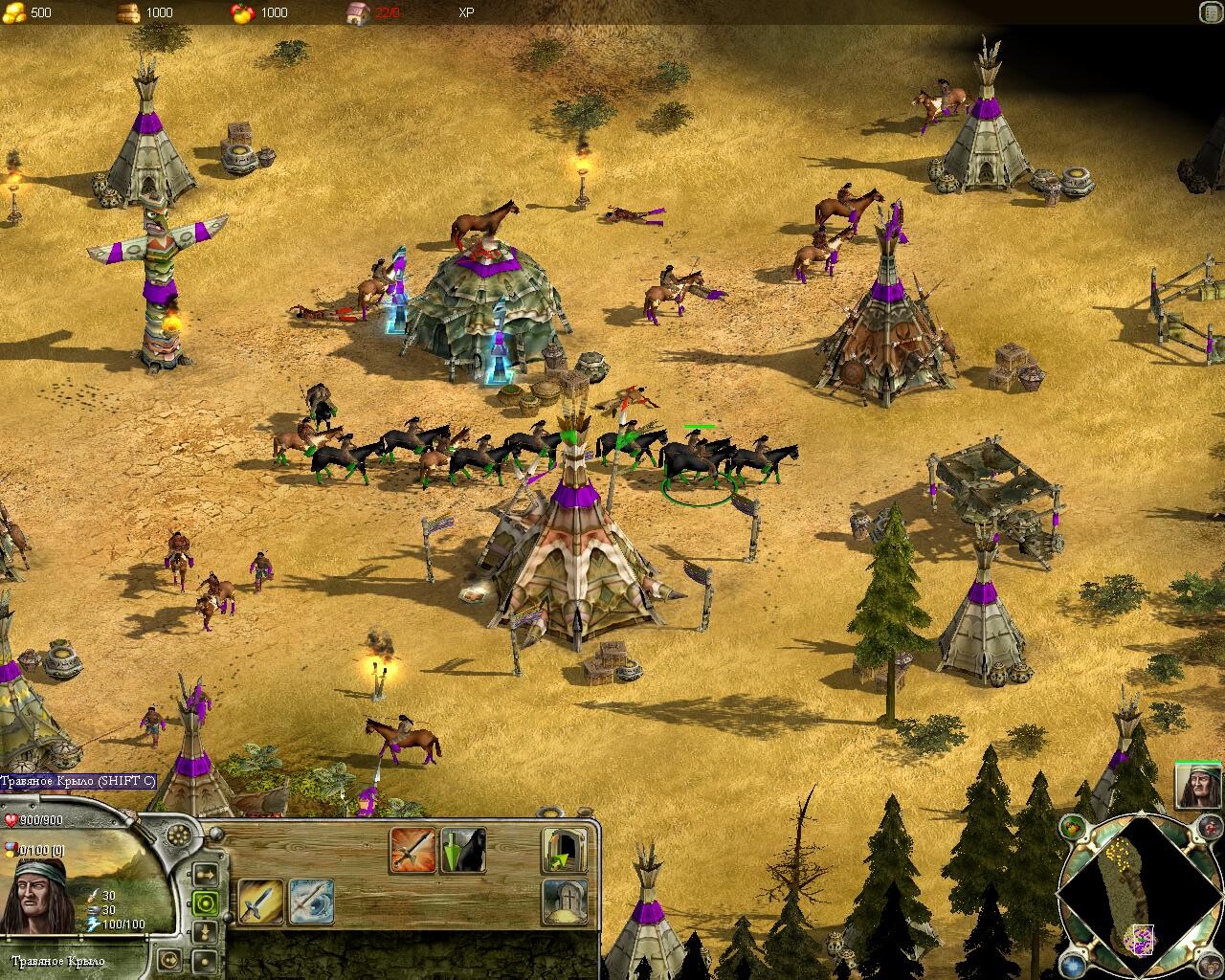Select the golden sword command icon
The image size is (1225, 980).
click(260, 902)
